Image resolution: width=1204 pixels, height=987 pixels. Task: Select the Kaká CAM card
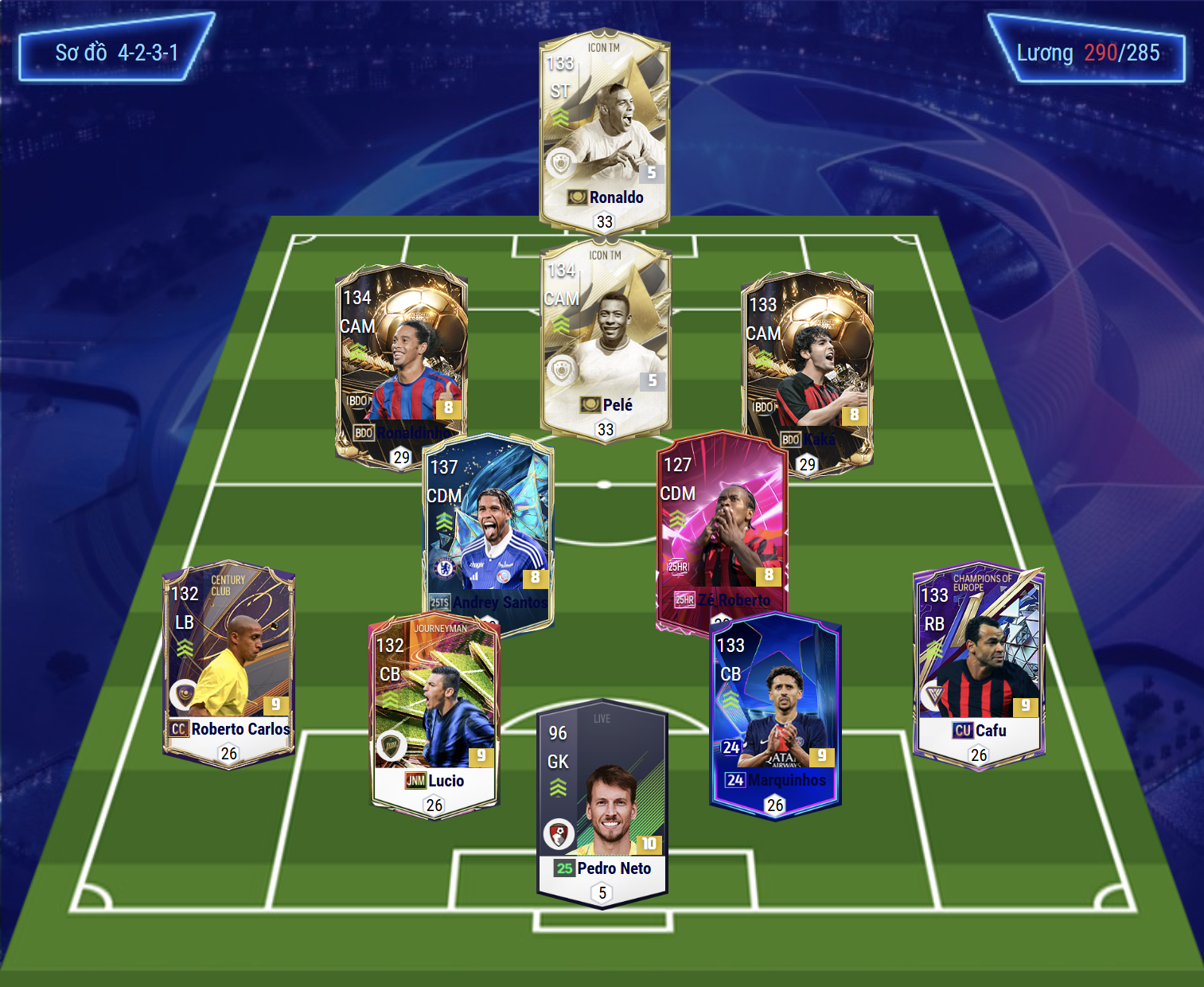[x=807, y=366]
